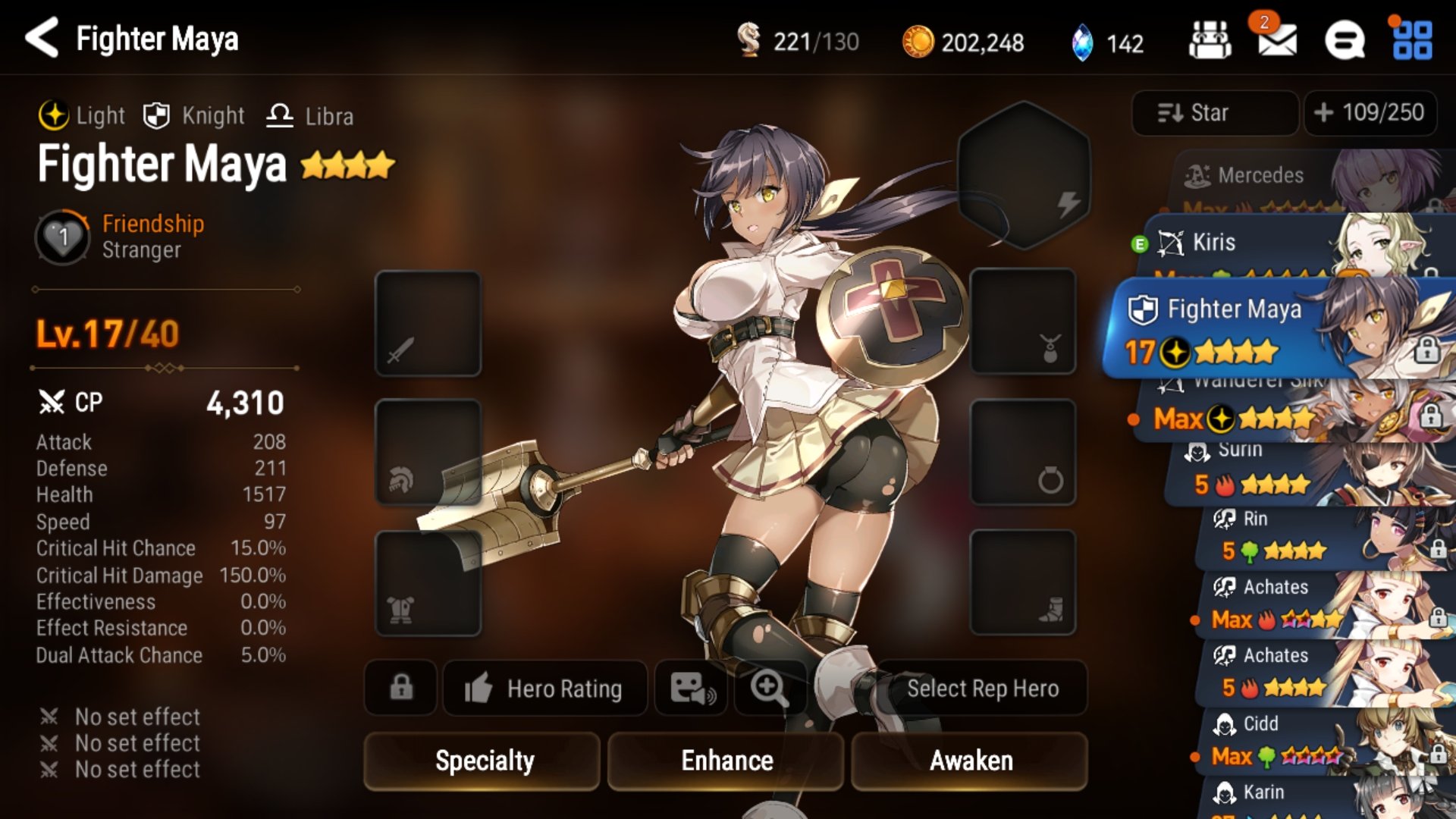Image resolution: width=1456 pixels, height=819 pixels.
Task: Open the Specialty menu
Action: click(x=483, y=761)
